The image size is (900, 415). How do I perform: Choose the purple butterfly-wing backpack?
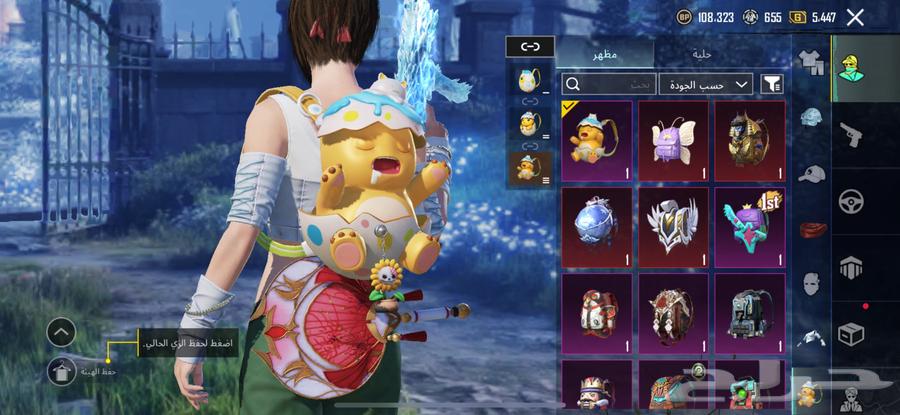click(x=674, y=140)
